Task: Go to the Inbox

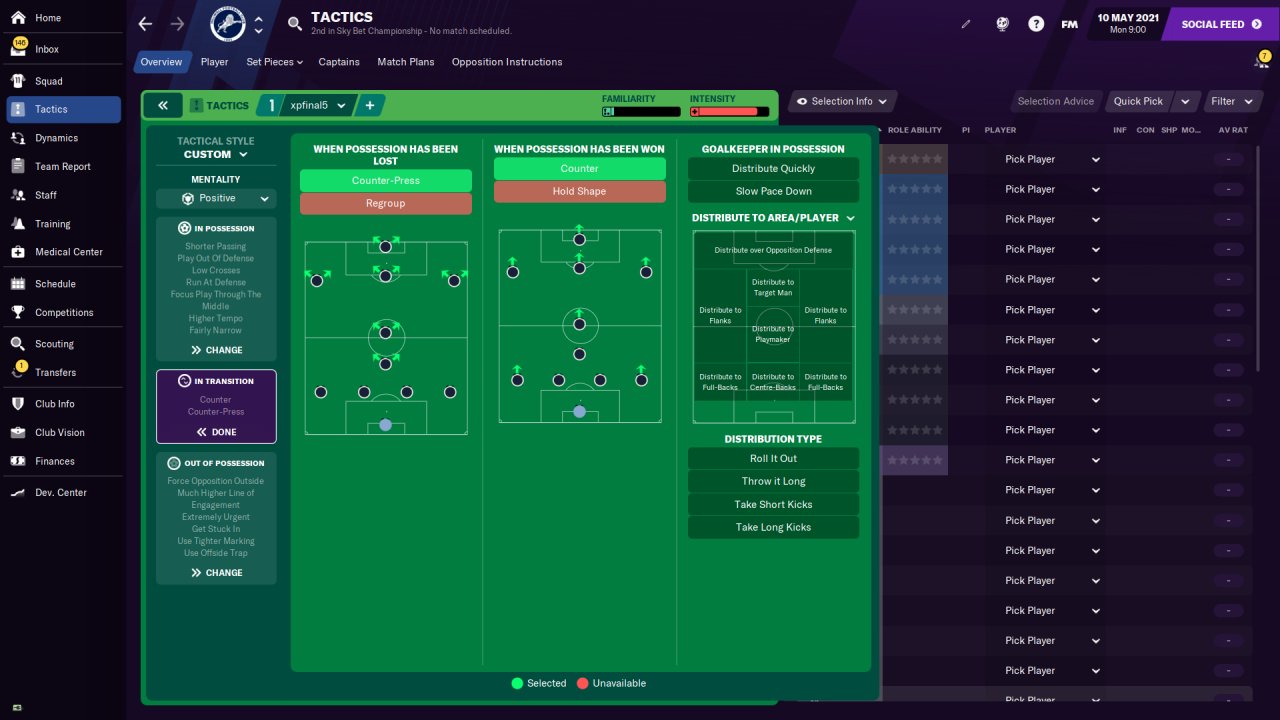Action: pos(46,49)
